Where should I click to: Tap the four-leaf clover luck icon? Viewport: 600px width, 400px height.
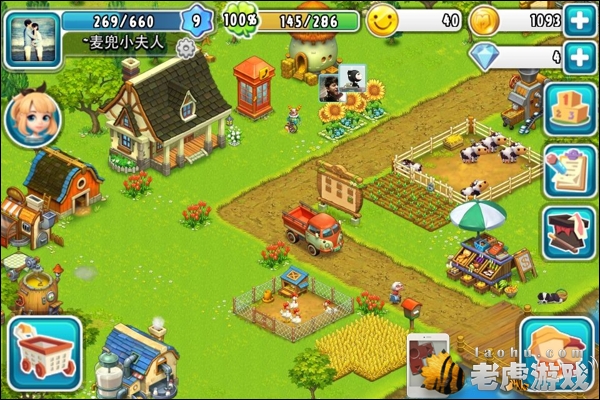coord(239,19)
